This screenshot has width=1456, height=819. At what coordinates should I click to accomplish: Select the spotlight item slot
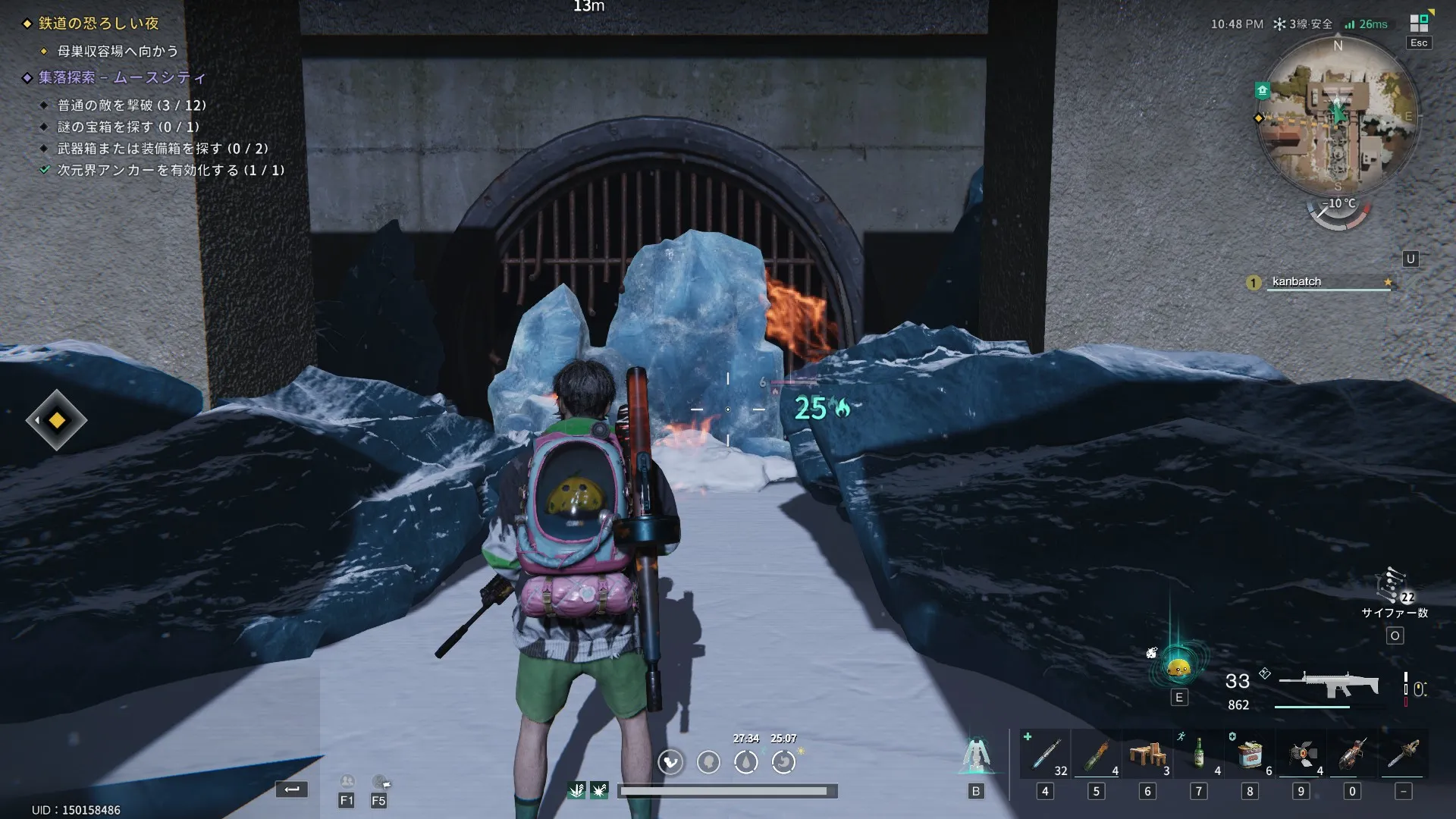(x=1301, y=755)
